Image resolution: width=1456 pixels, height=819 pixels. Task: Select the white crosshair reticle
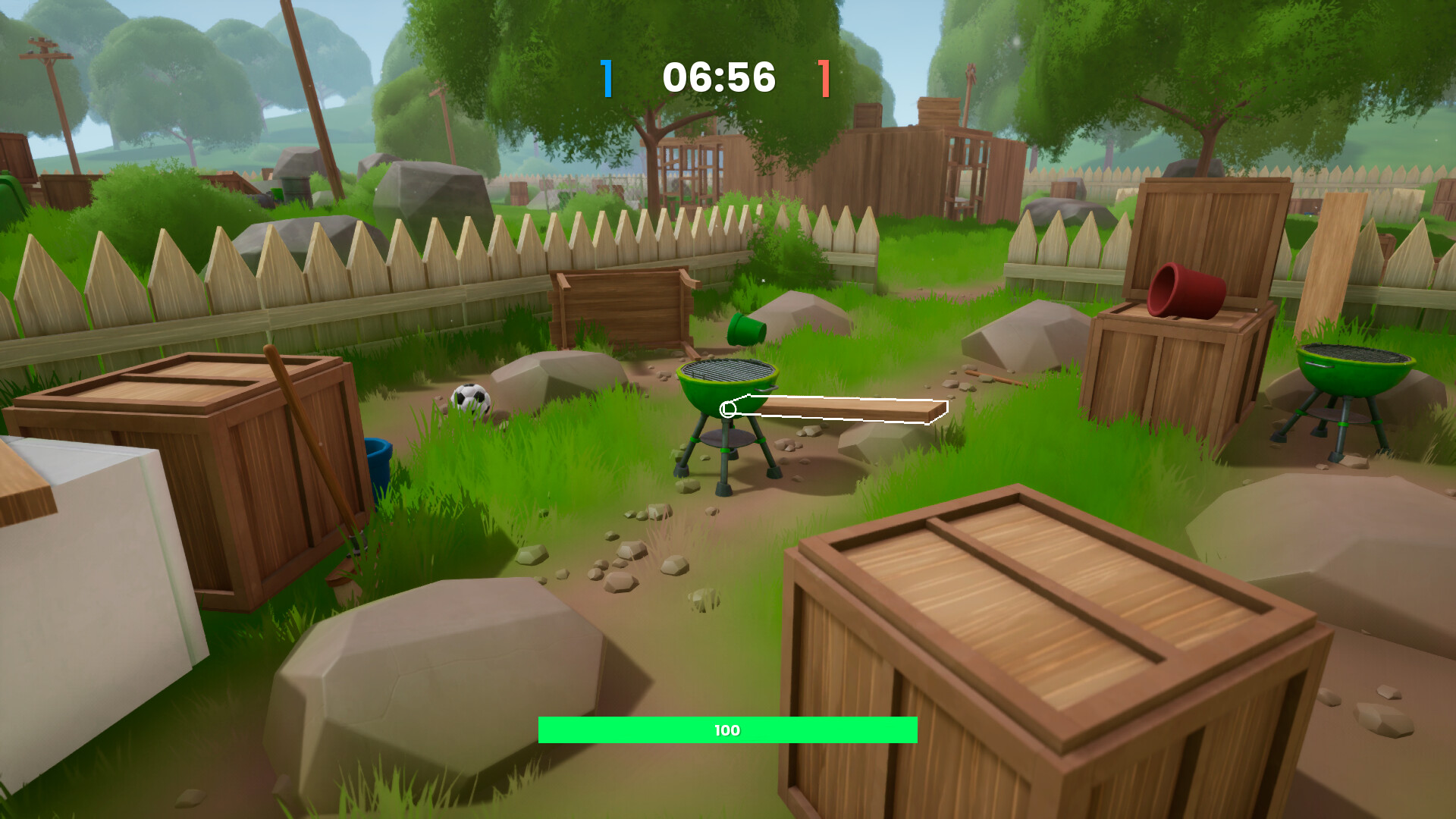click(x=730, y=409)
